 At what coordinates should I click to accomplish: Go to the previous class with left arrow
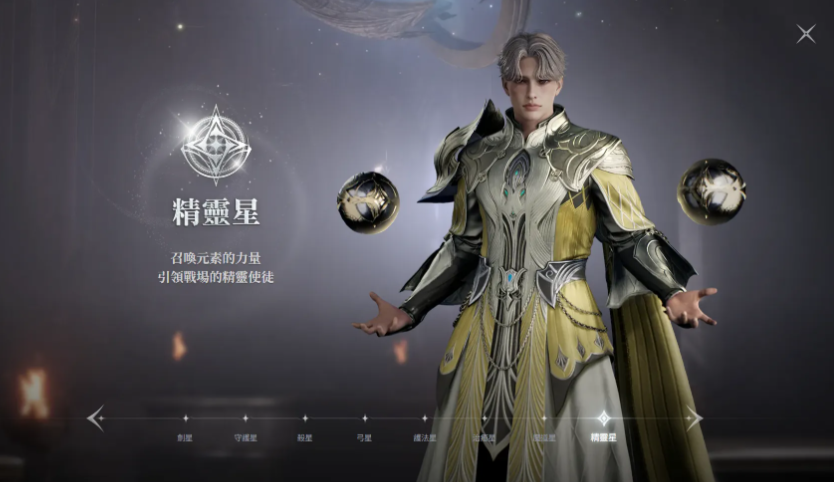coord(95,418)
